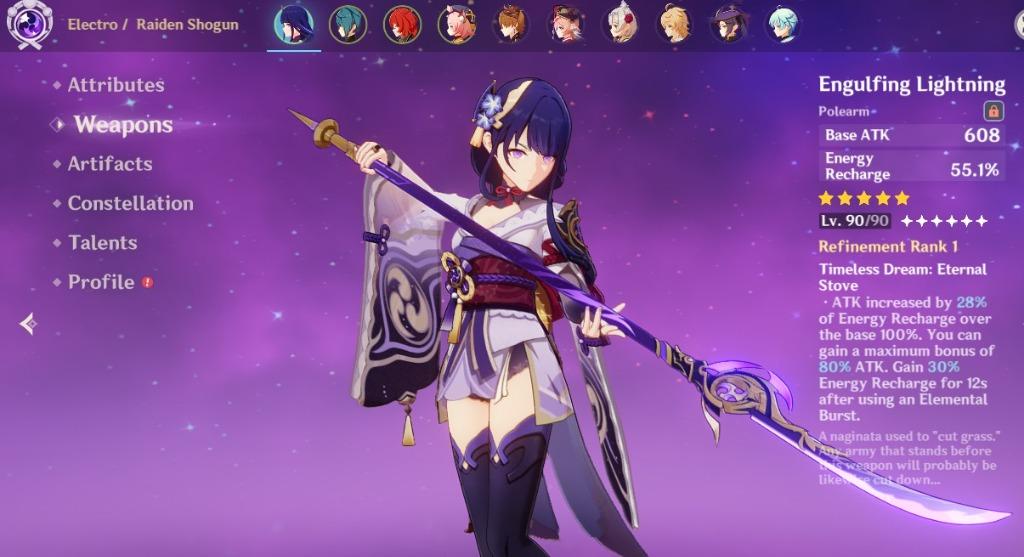Choose the pink-haired character portrait
This screenshot has width=1024, height=557.
[457, 25]
